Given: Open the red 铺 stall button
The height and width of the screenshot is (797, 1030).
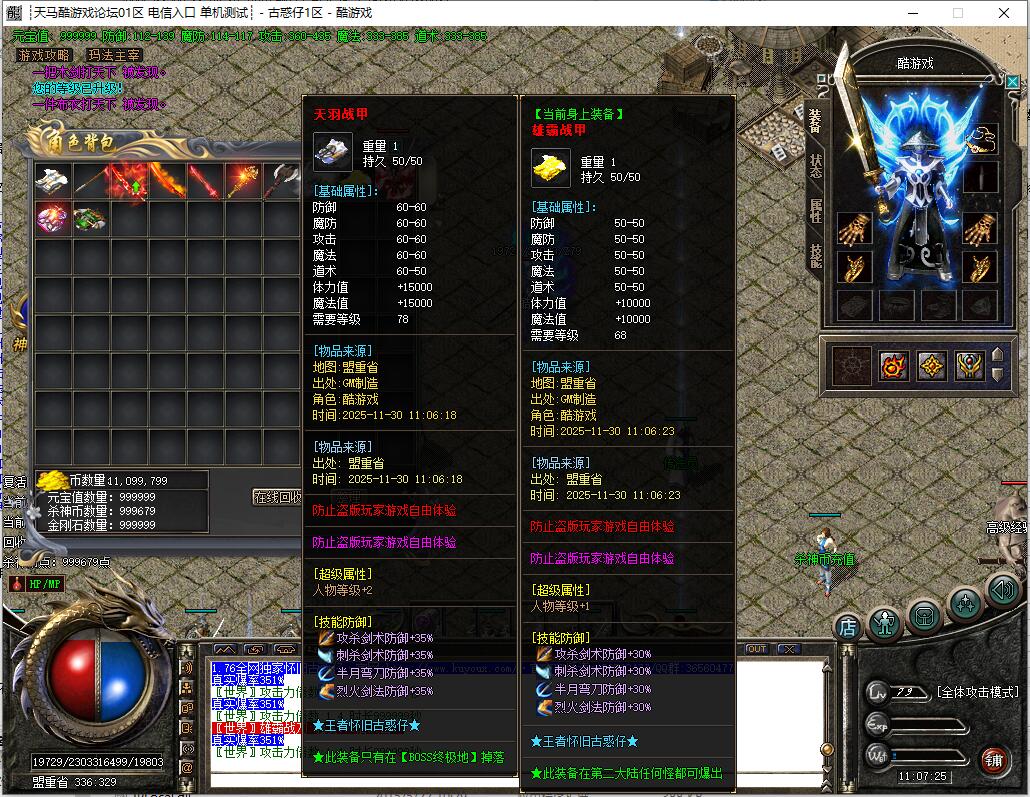Looking at the screenshot, I should coord(993,759).
